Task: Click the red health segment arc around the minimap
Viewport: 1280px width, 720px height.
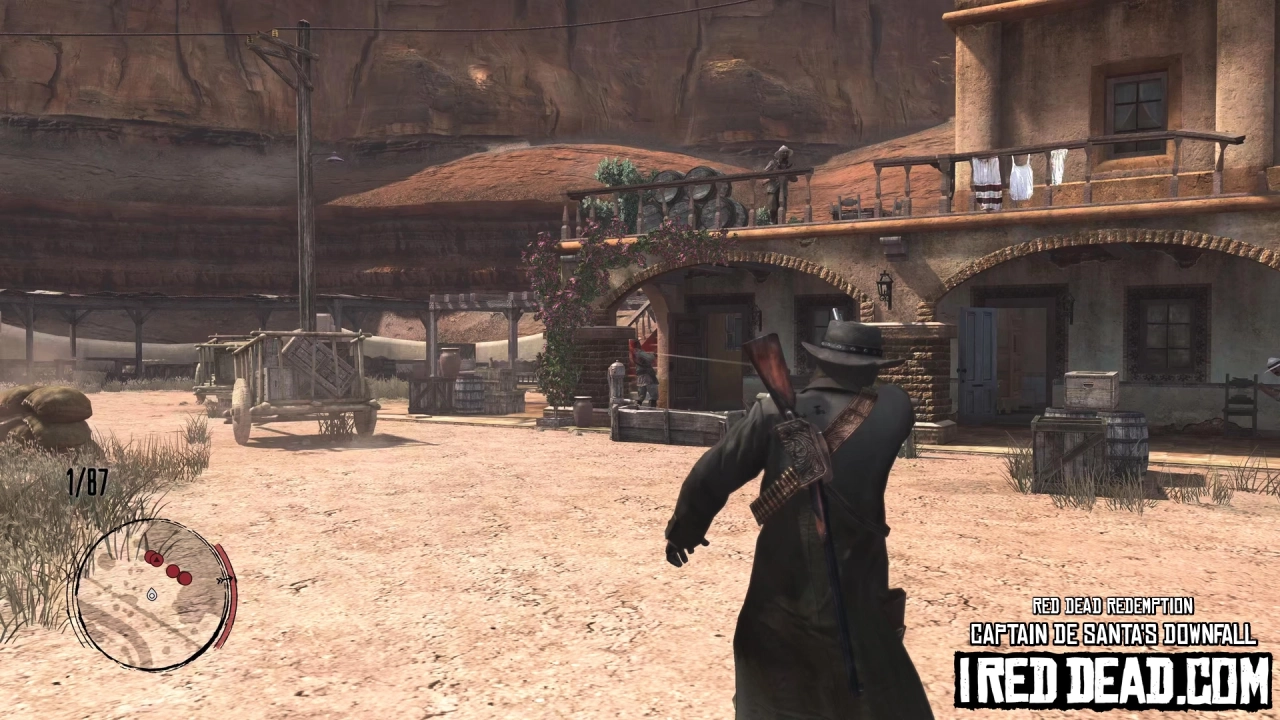Action: (x=230, y=600)
